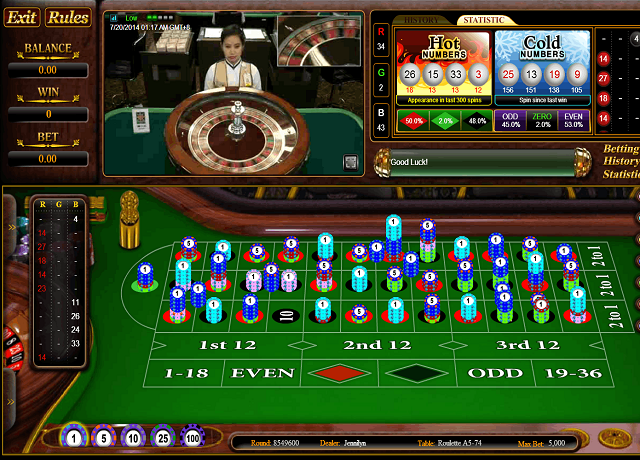The width and height of the screenshot is (640, 460).
Task: Open the Rules page
Action: (68, 17)
